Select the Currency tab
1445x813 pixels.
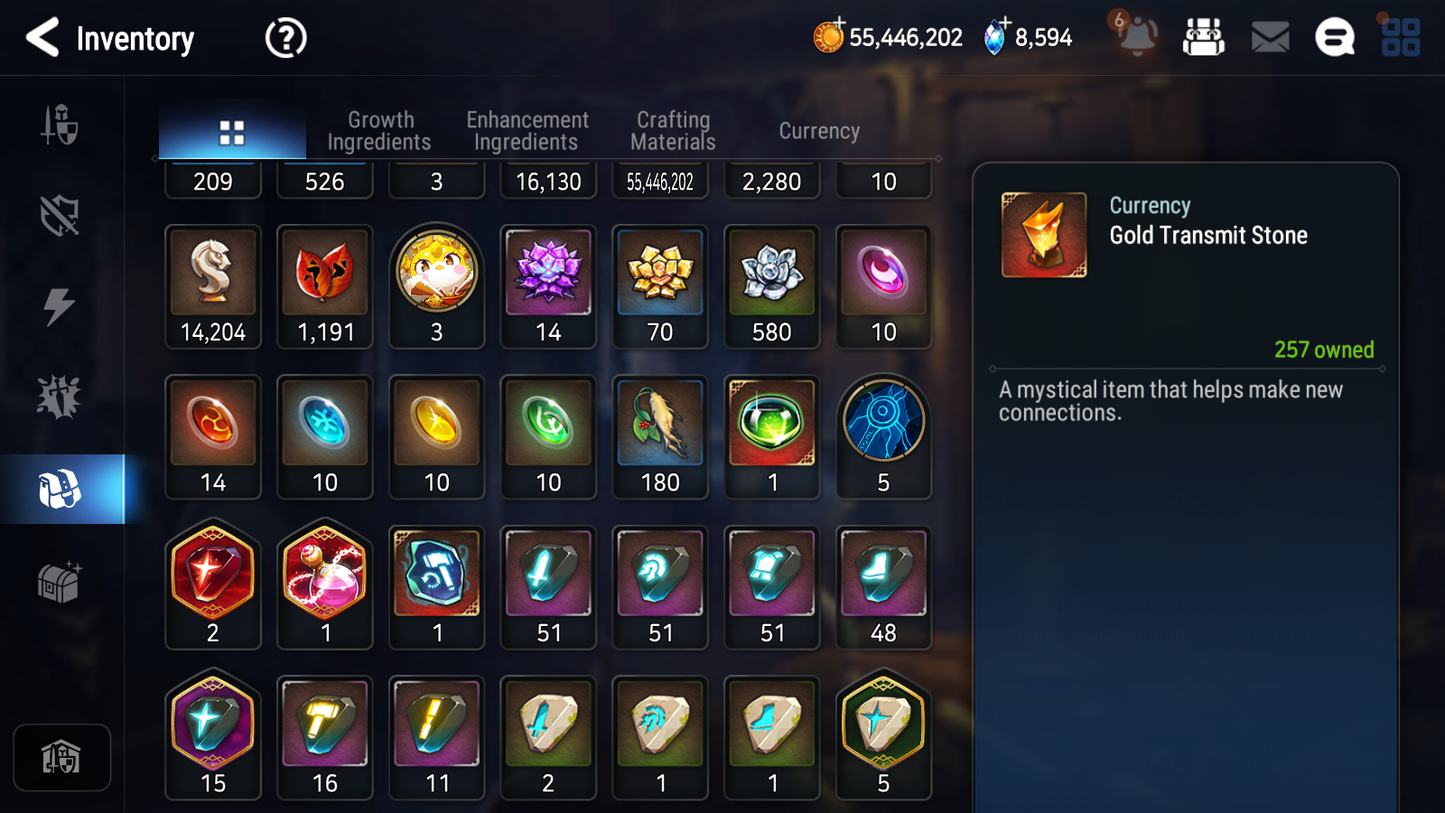point(819,131)
